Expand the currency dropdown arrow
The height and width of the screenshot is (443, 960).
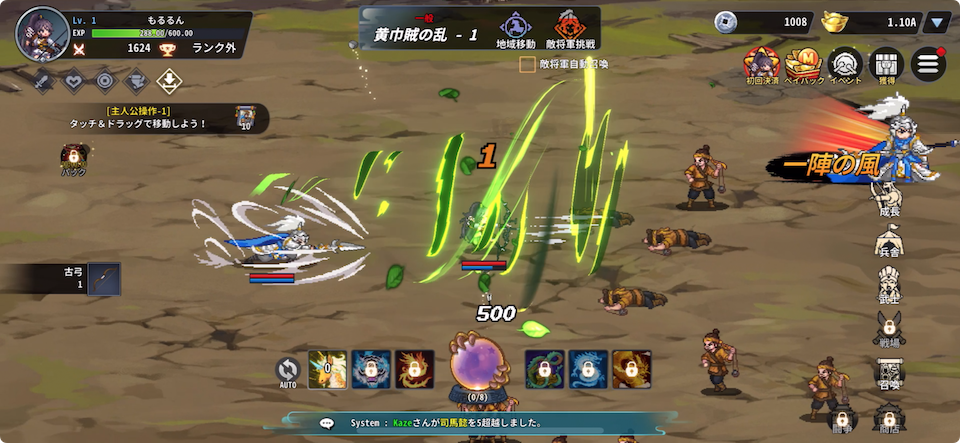[x=937, y=22]
